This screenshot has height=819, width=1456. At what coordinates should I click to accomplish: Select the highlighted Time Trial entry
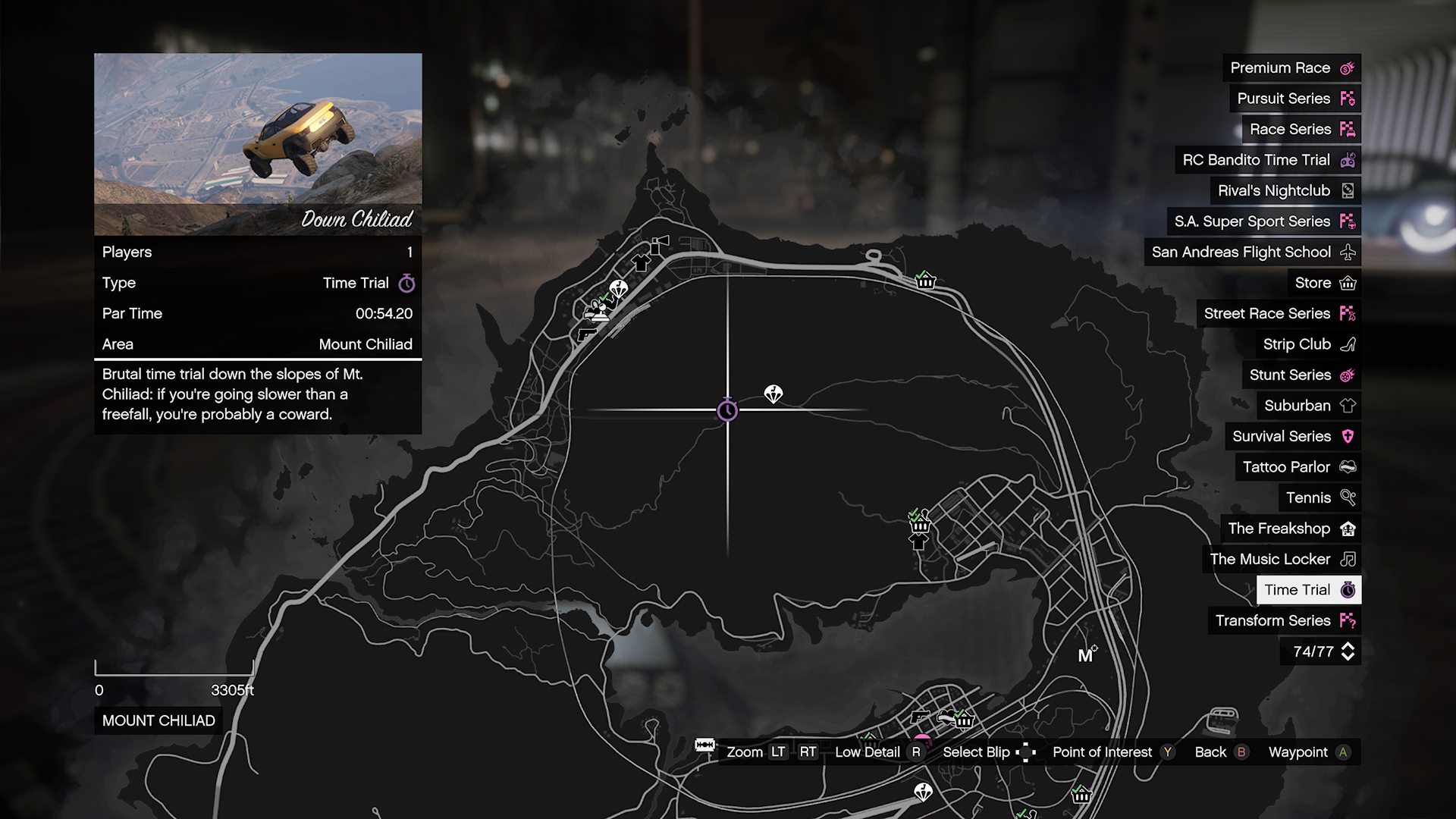click(1308, 590)
